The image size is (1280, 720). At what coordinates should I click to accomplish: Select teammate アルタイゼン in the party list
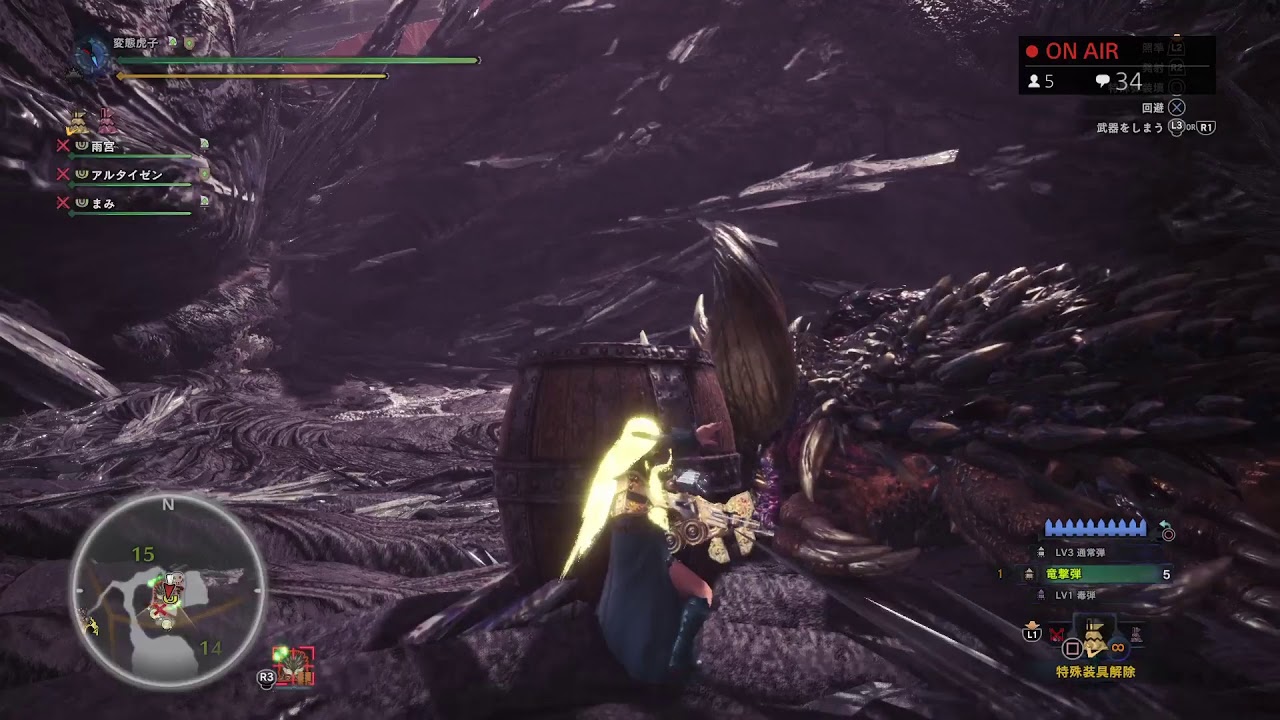coord(126,175)
